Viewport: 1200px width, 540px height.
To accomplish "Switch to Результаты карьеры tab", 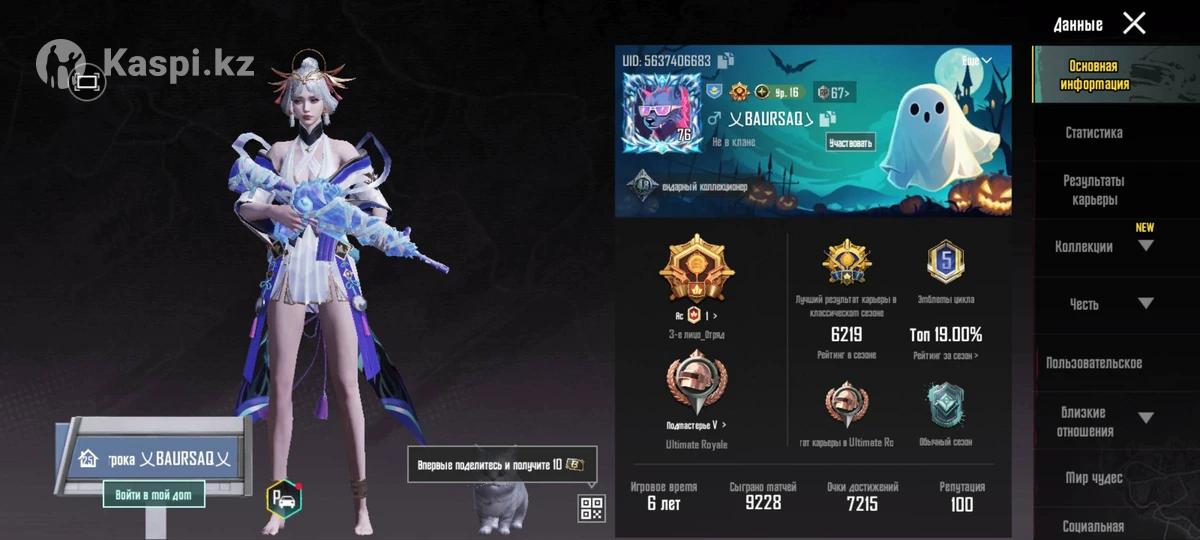I will [1093, 190].
